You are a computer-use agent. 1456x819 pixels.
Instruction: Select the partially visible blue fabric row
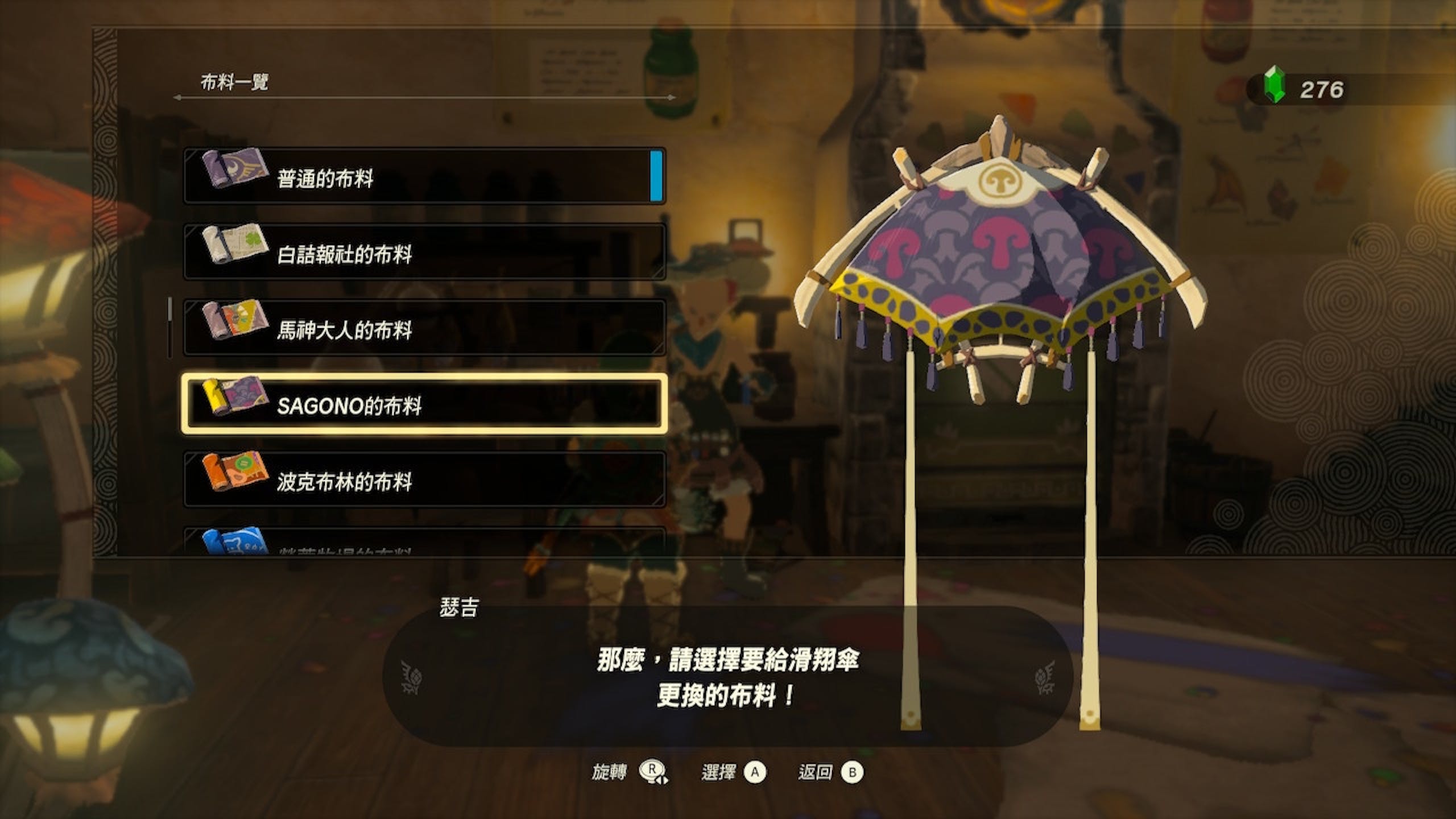[x=424, y=543]
